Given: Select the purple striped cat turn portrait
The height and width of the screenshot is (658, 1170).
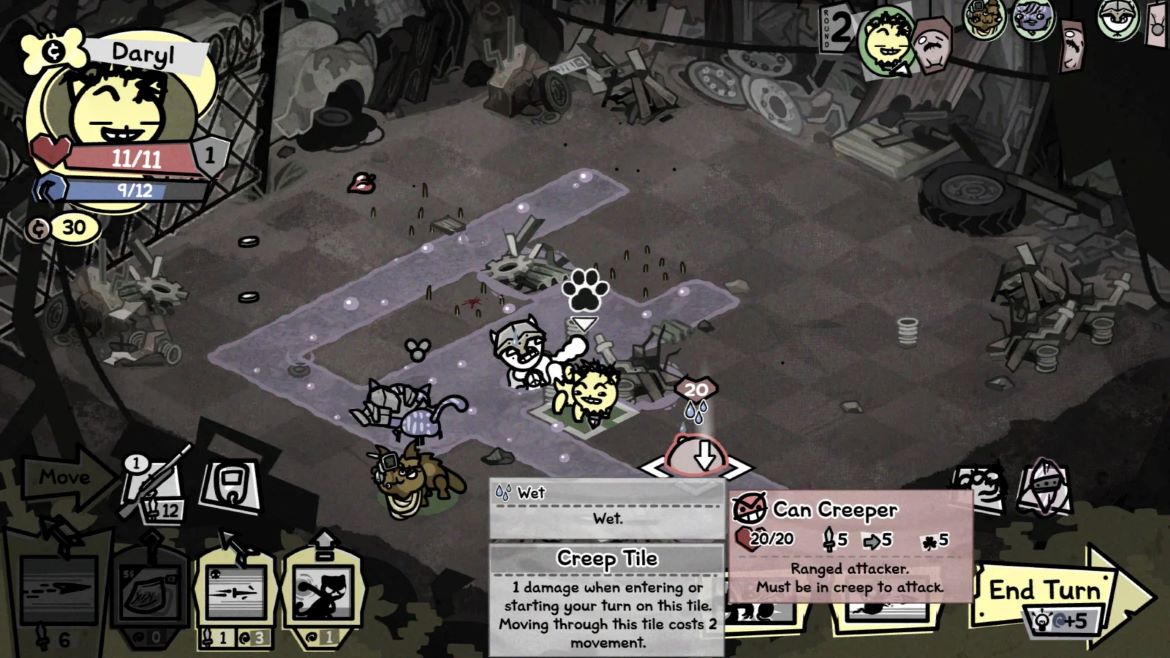Looking at the screenshot, I should pyautogui.click(x=1033, y=18).
